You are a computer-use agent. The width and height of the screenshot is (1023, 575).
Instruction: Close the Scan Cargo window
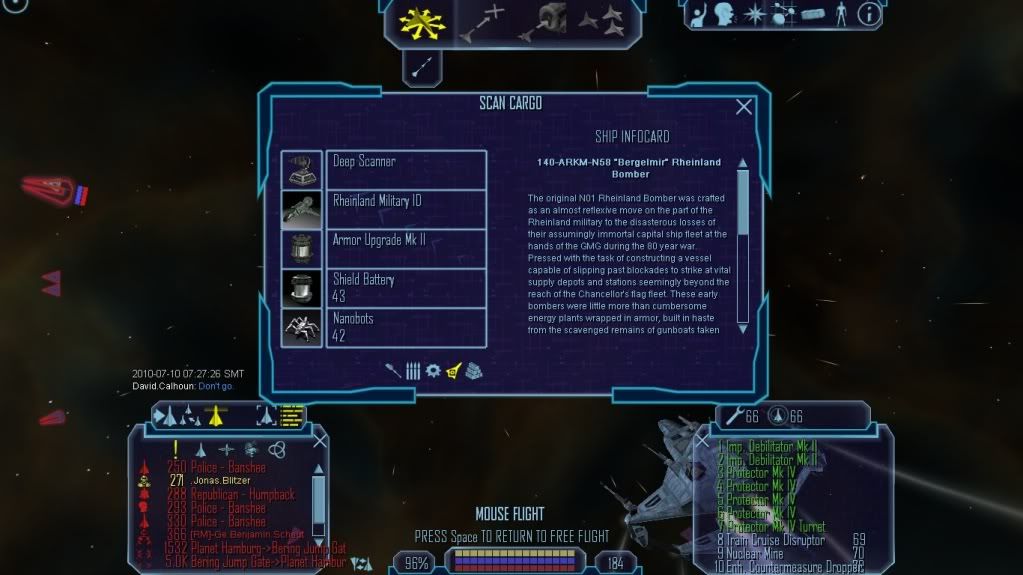[743, 107]
